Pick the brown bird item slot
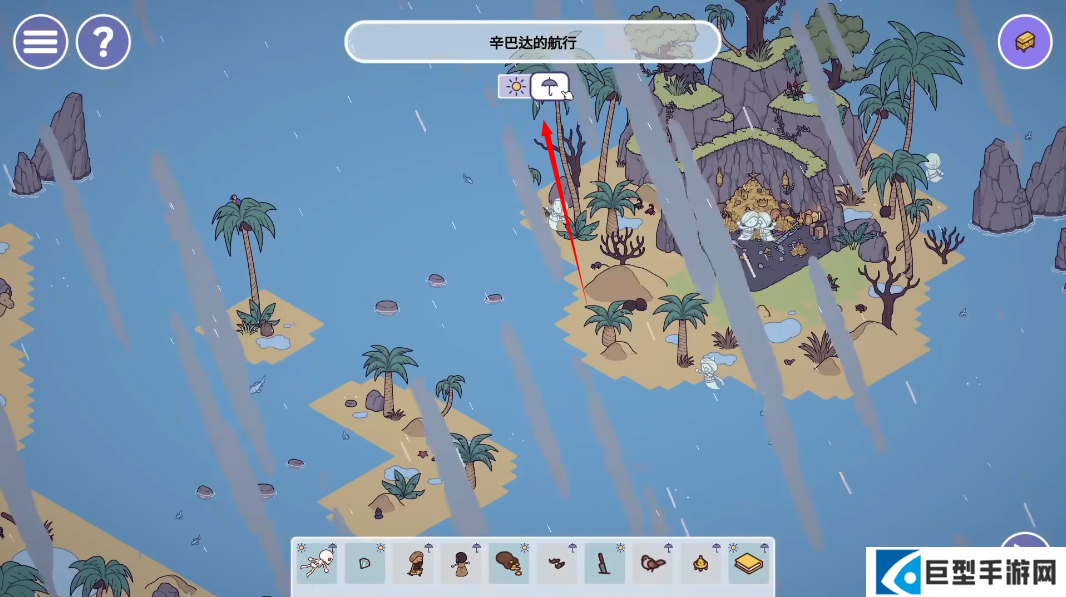 tap(653, 564)
